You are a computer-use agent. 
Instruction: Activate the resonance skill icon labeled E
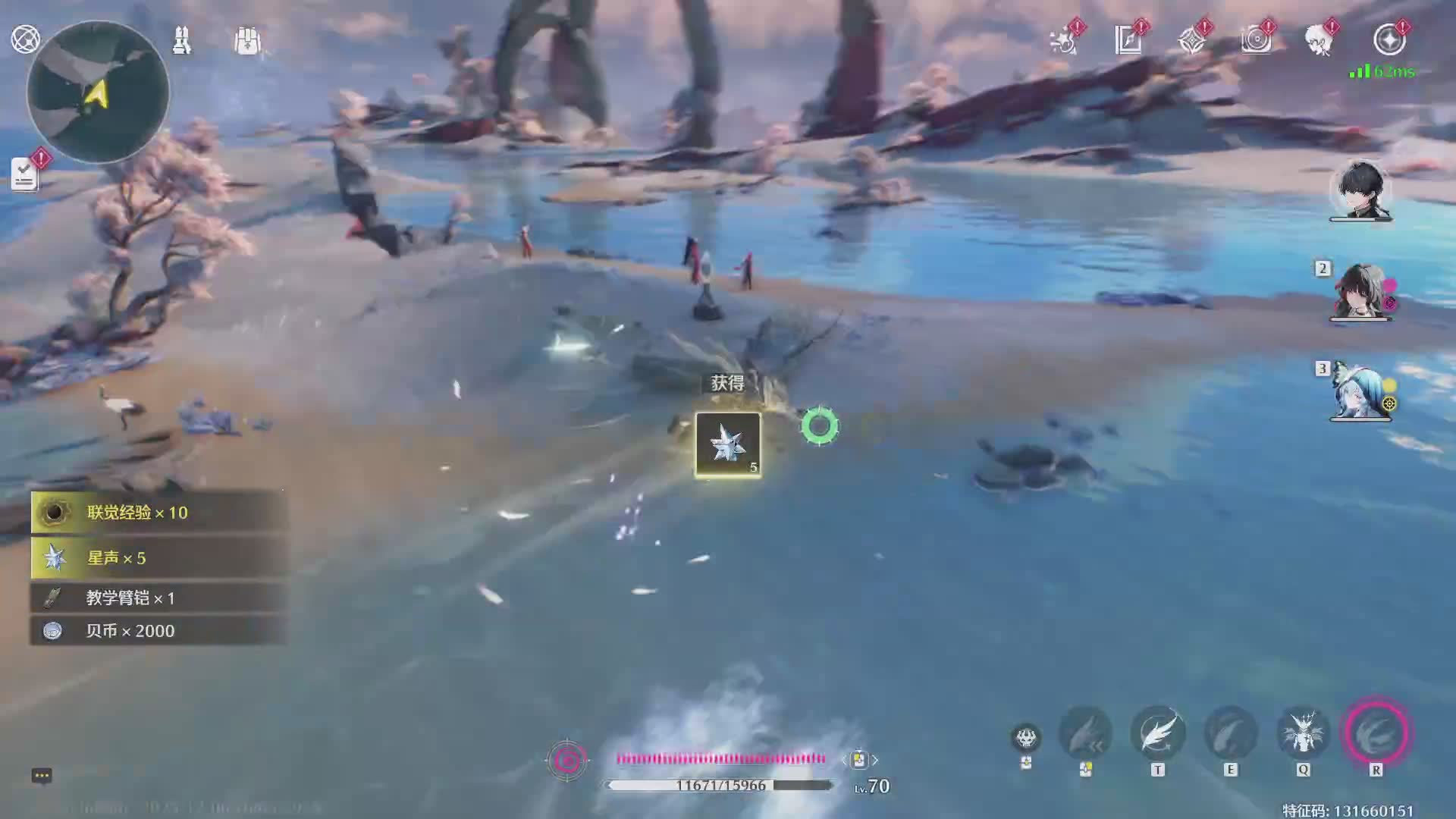coord(1231,733)
